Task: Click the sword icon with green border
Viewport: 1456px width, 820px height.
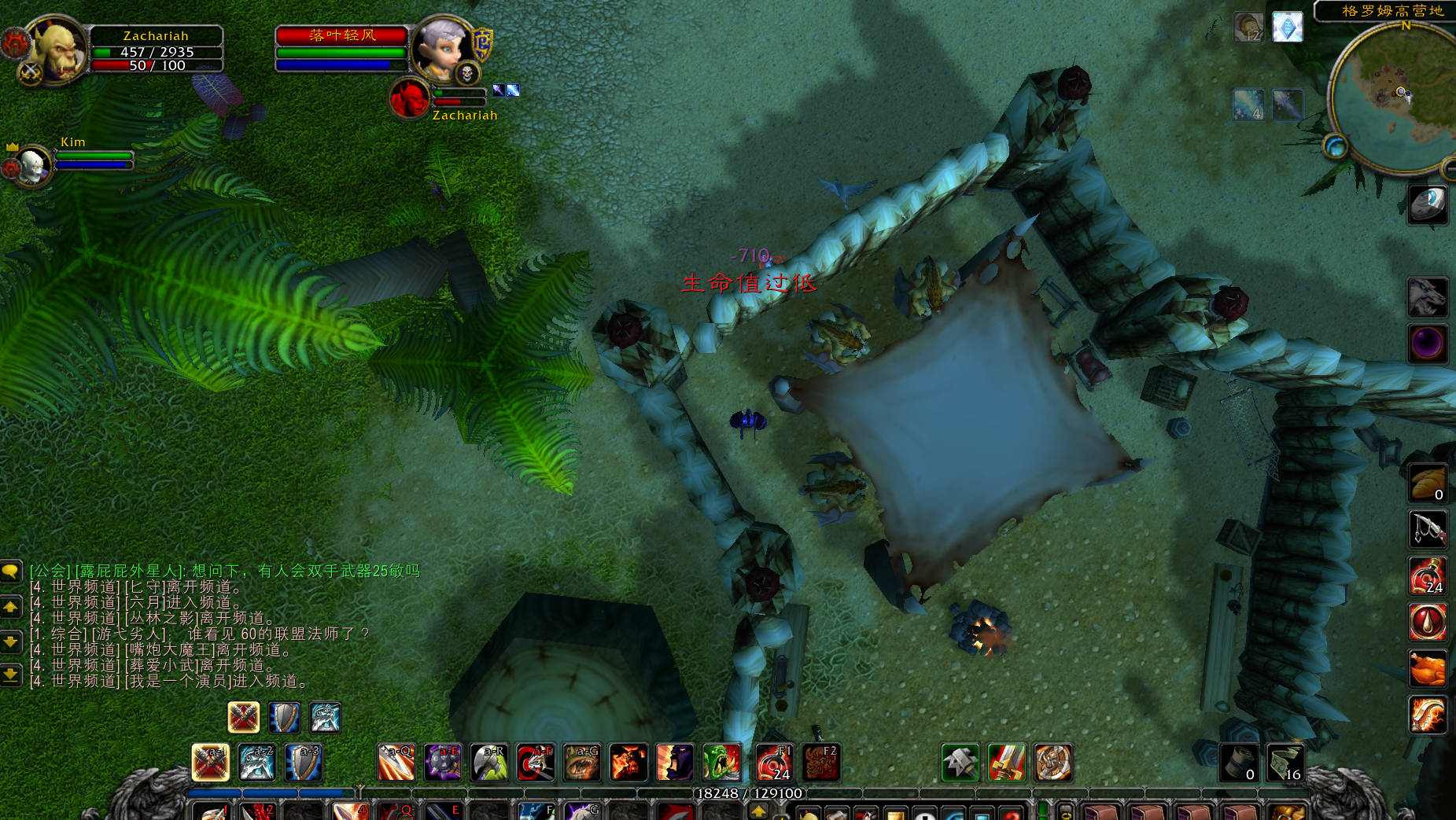Action: pos(1007,763)
